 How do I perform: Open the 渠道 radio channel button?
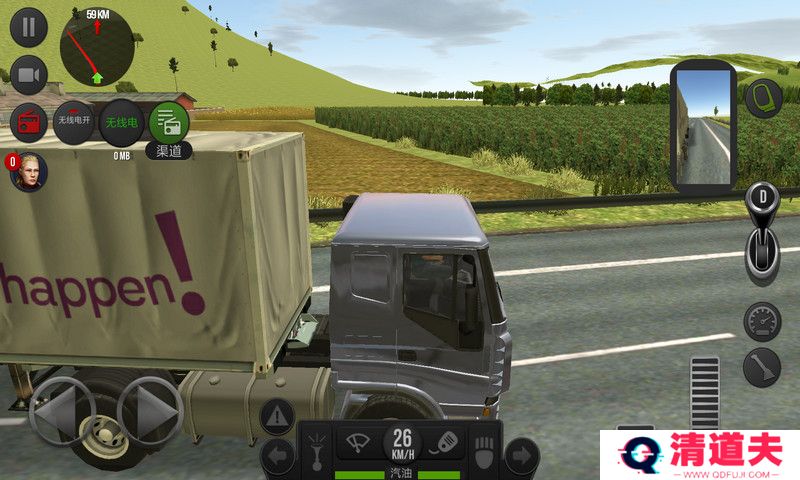(x=168, y=123)
